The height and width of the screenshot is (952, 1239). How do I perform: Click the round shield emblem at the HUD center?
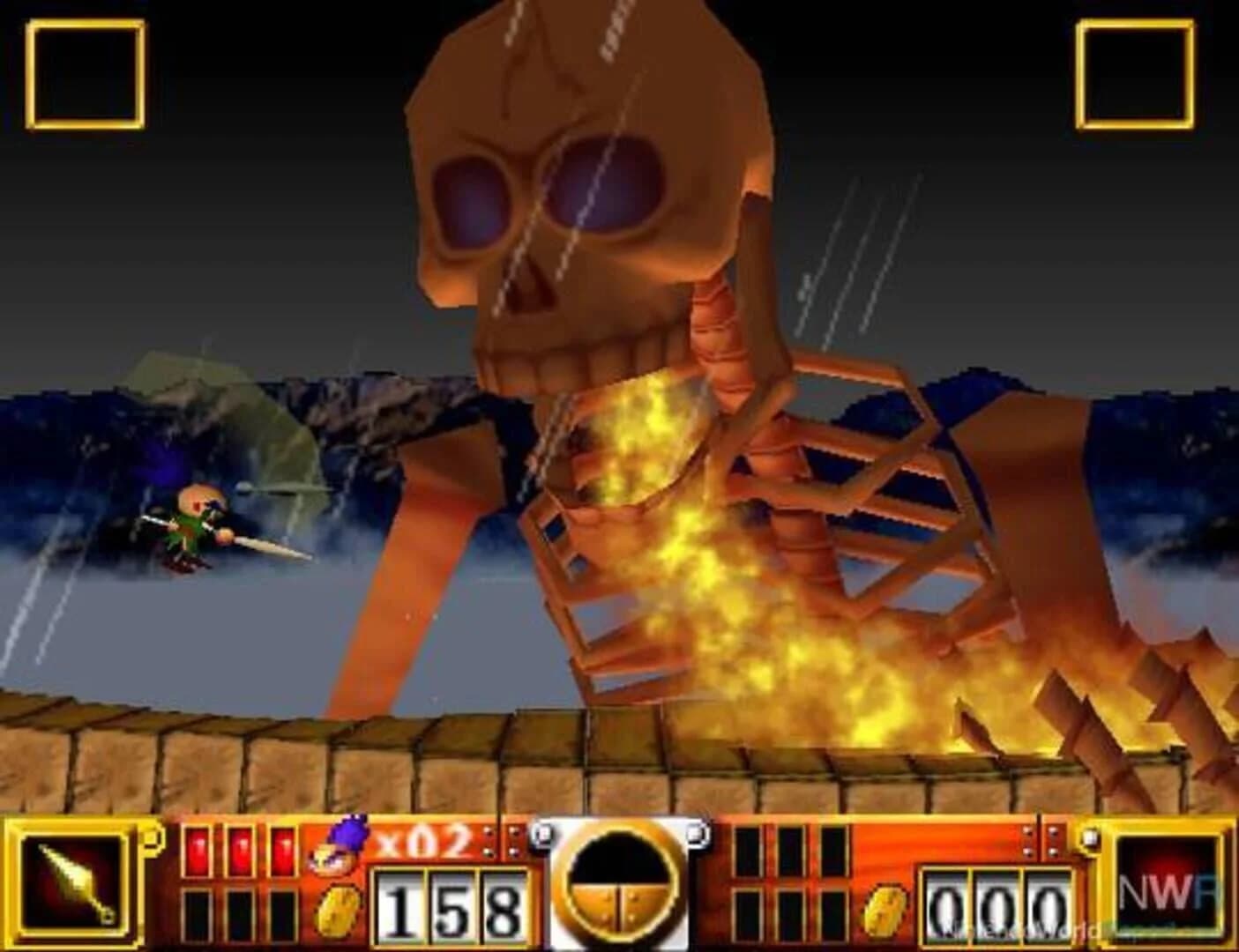621,881
